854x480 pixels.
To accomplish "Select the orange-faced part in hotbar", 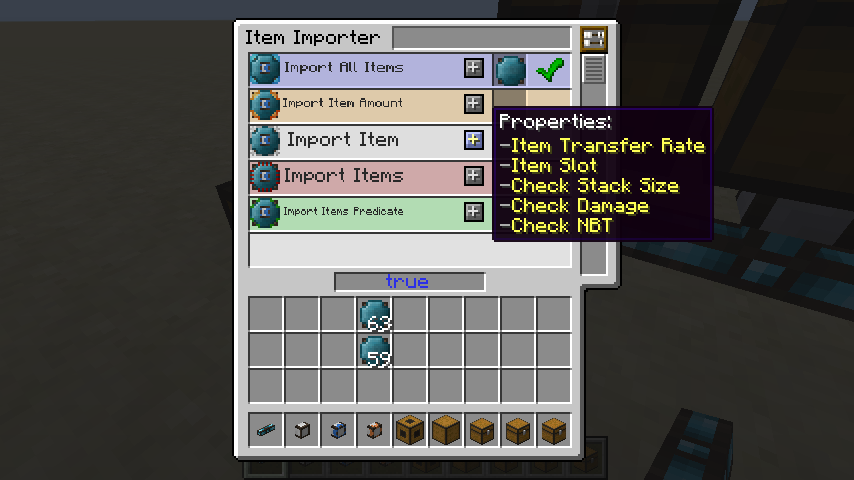I will (374, 430).
